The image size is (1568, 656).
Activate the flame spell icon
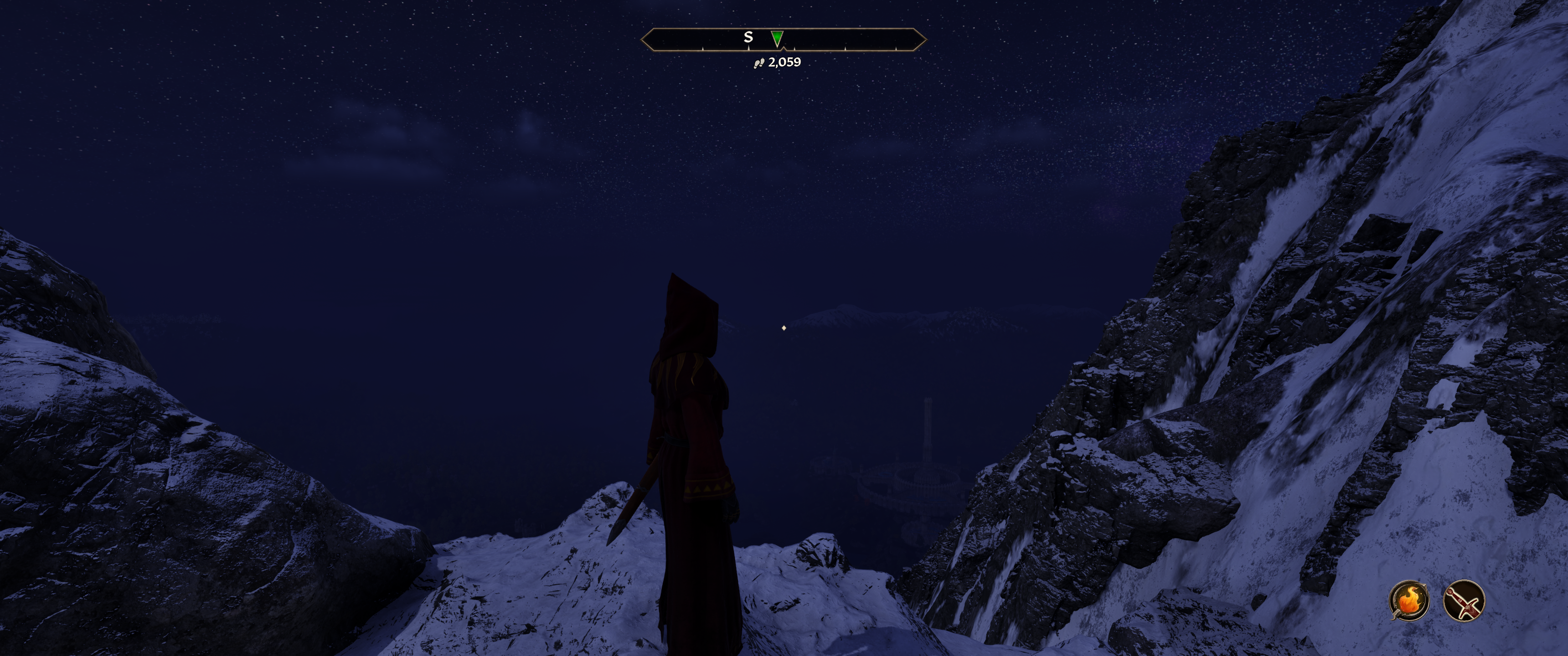pos(1408,600)
